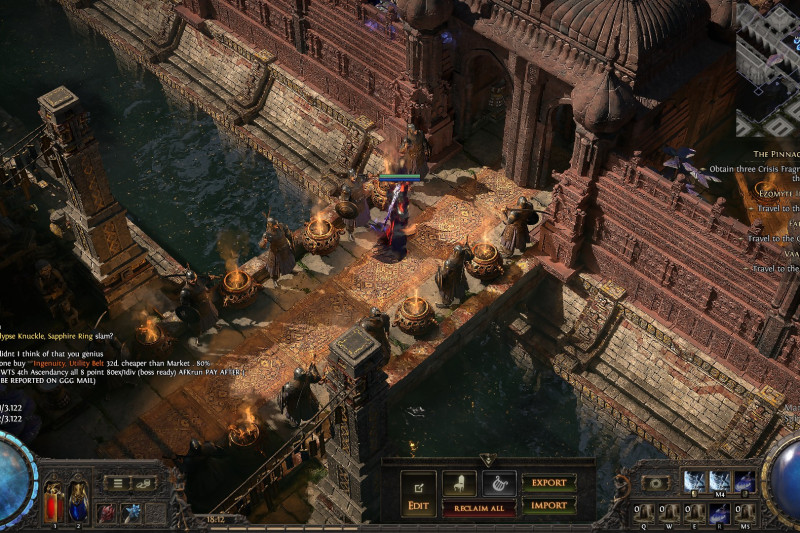
Task: Click the hideout Edit button
Action: 419,494
